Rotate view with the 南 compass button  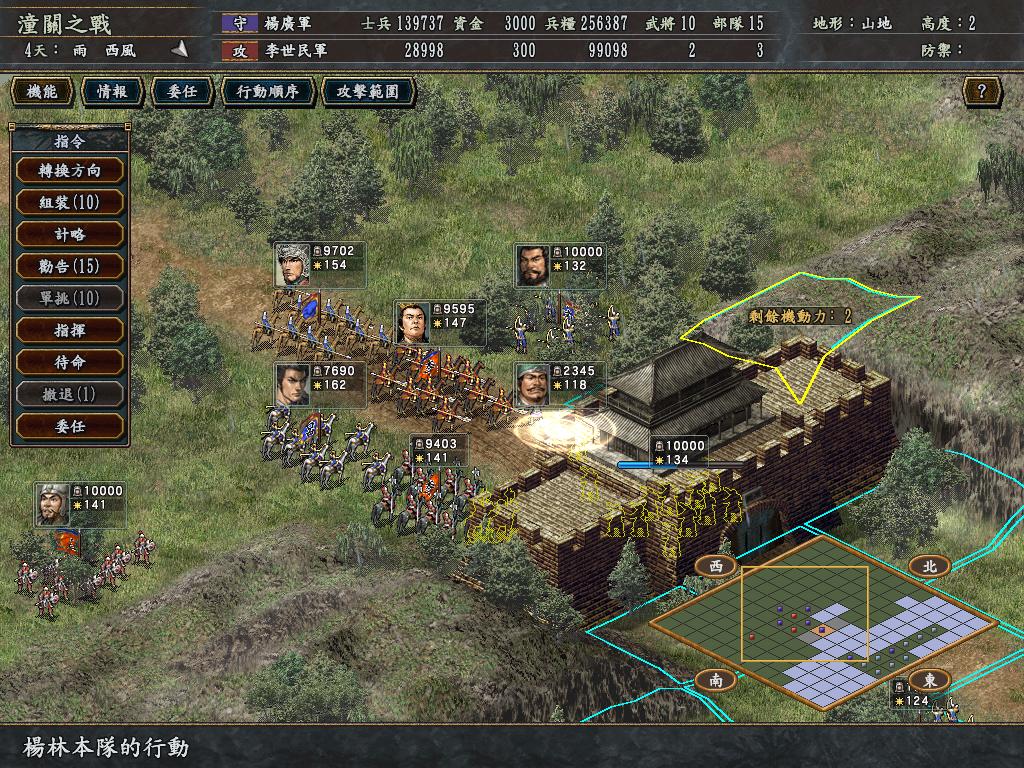pyautogui.click(x=716, y=680)
